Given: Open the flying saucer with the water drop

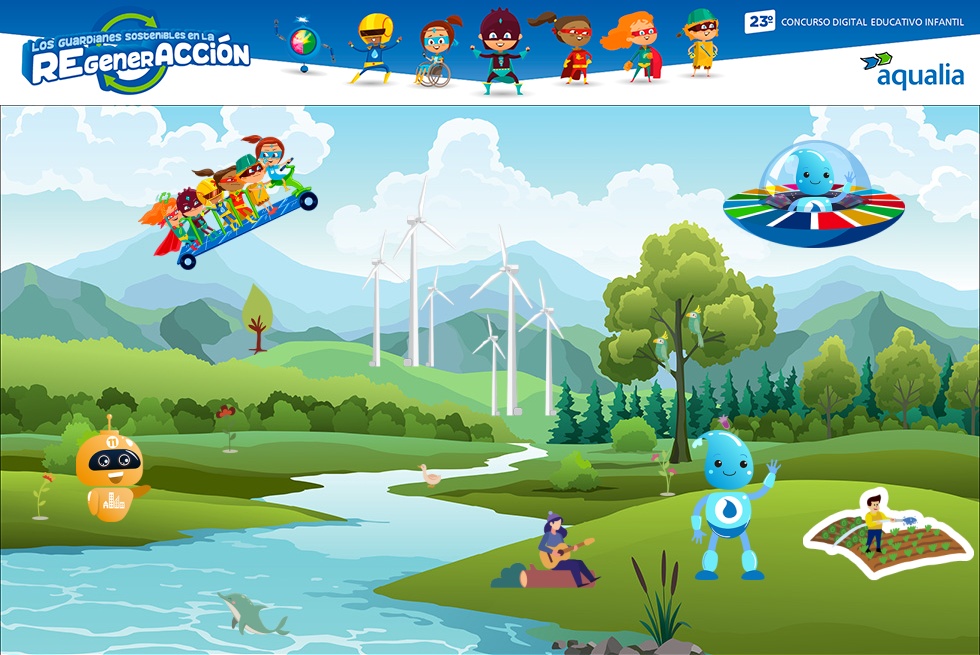Looking at the screenshot, I should [813, 196].
